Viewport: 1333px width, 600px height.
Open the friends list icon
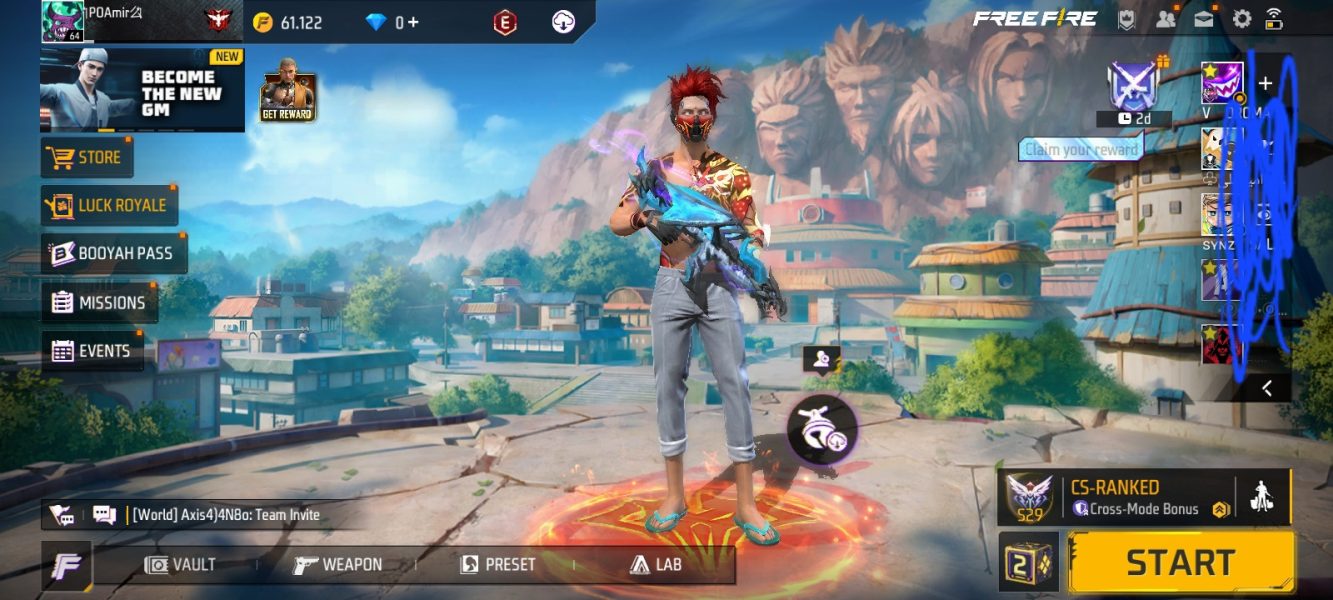pyautogui.click(x=1166, y=18)
